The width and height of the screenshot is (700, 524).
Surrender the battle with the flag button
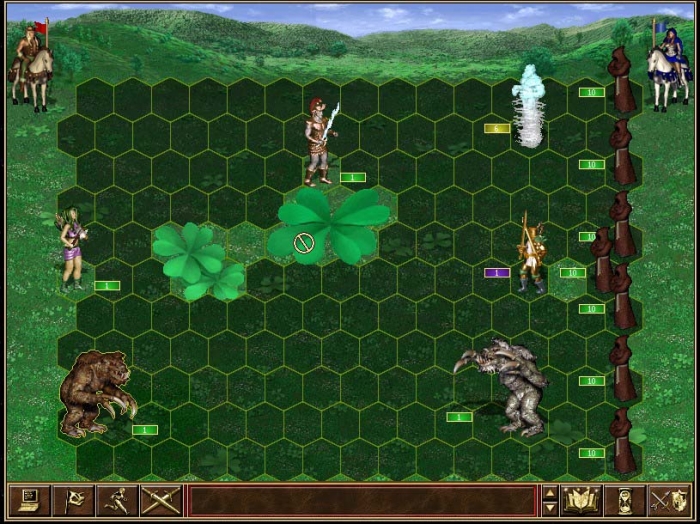tap(71, 499)
